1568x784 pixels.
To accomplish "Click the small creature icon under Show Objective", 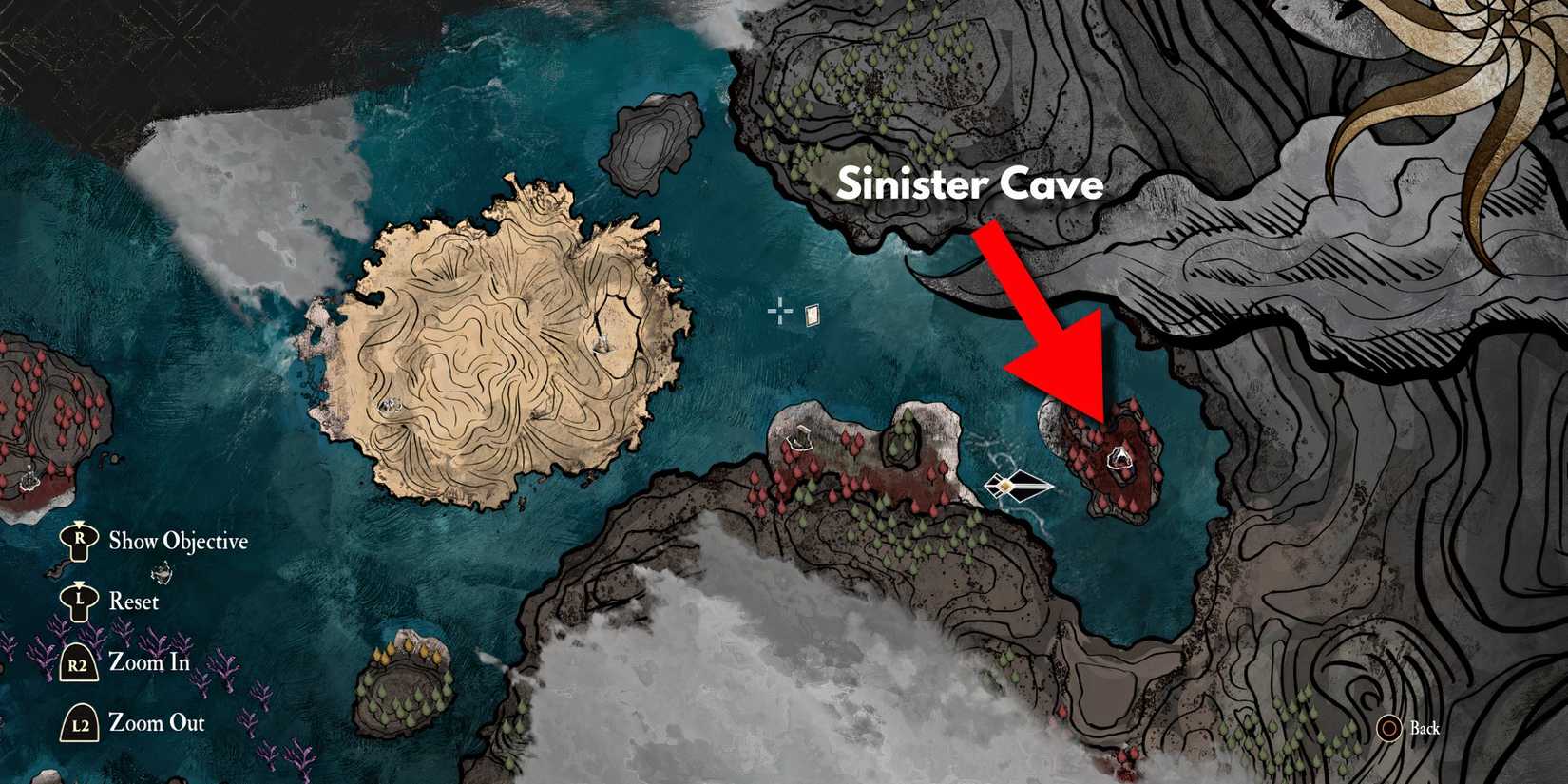I will pyautogui.click(x=164, y=572).
